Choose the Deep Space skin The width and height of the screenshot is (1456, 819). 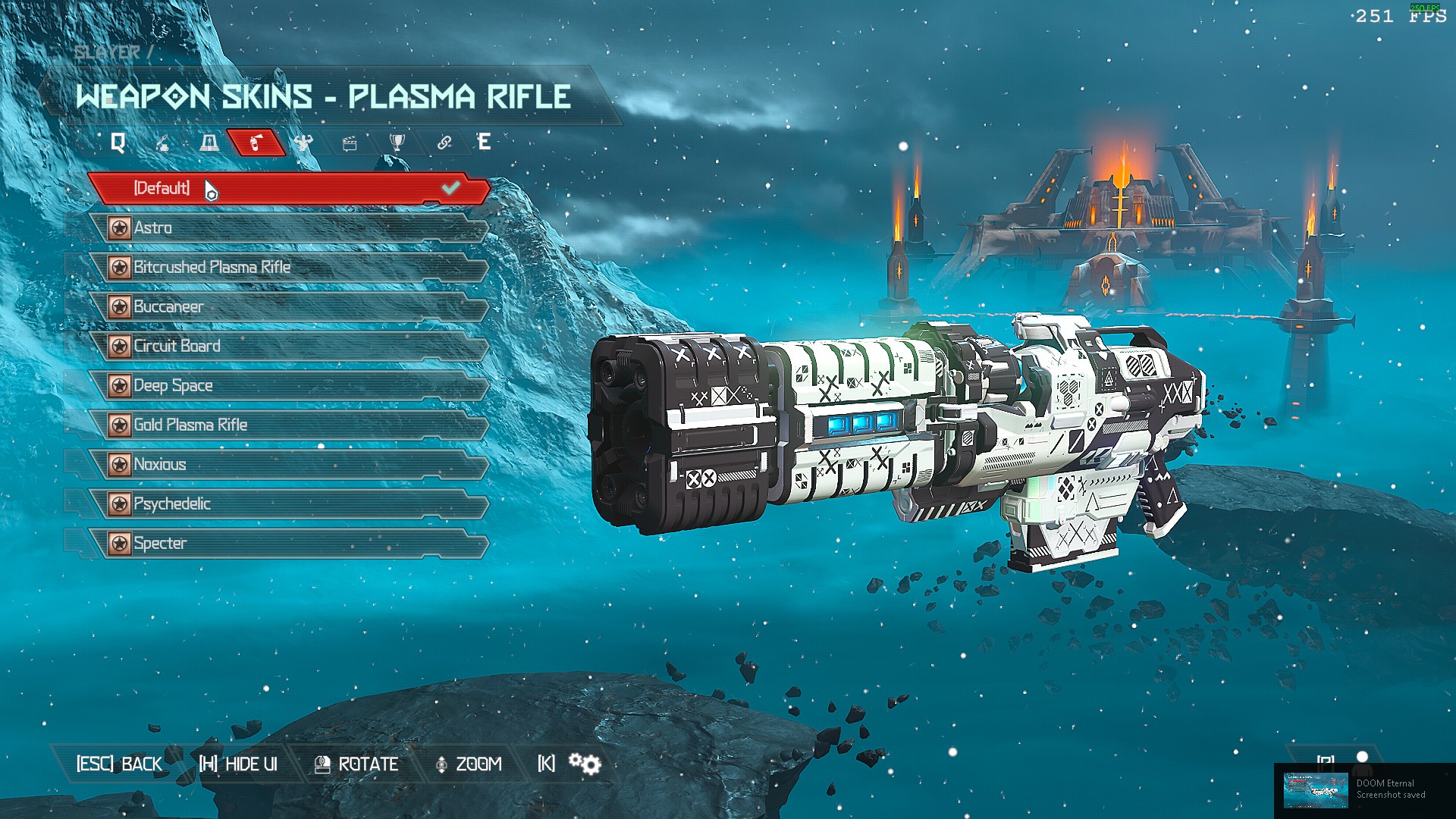click(x=288, y=385)
